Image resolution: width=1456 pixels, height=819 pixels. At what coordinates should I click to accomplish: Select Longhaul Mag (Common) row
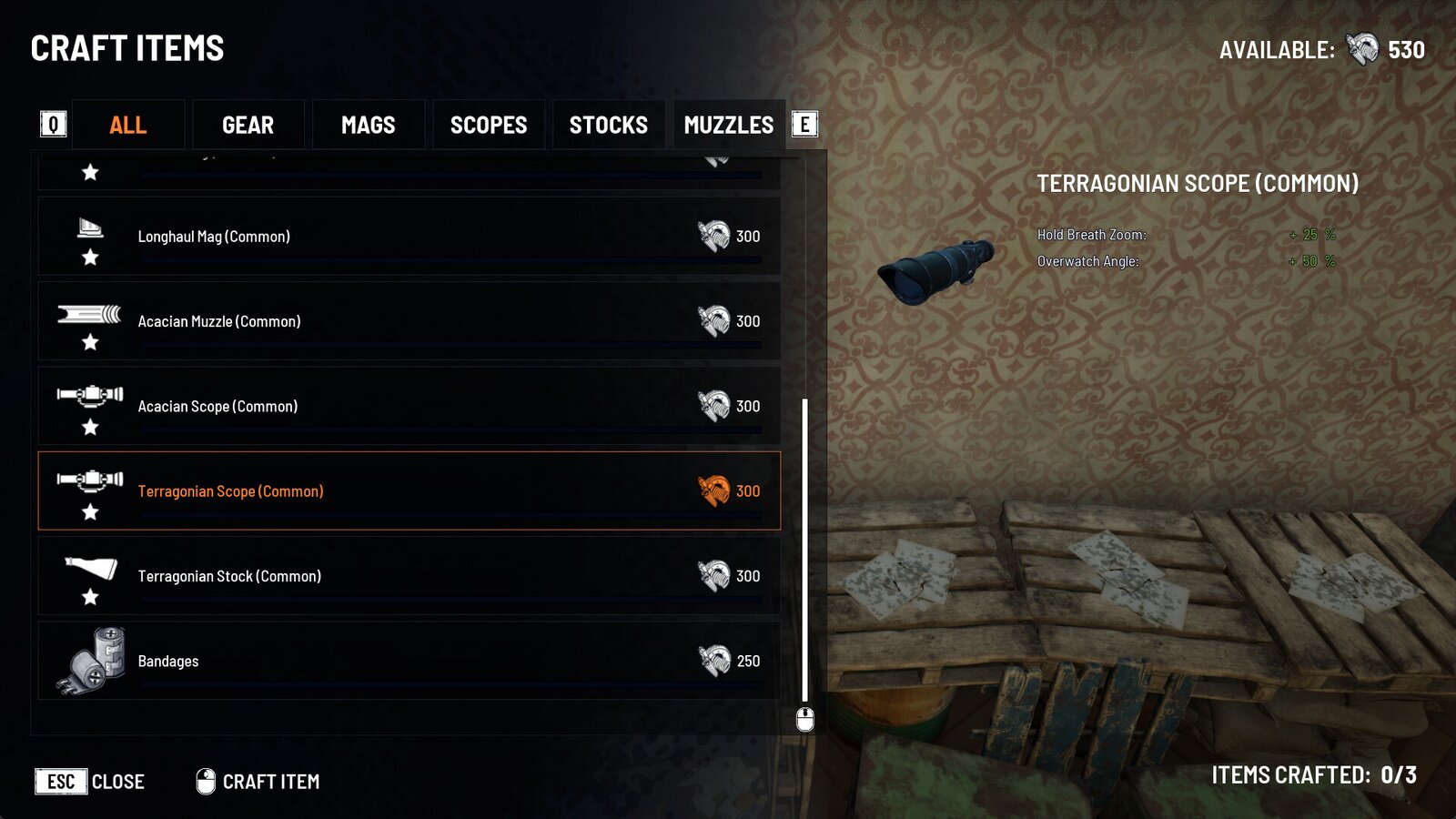[409, 237]
